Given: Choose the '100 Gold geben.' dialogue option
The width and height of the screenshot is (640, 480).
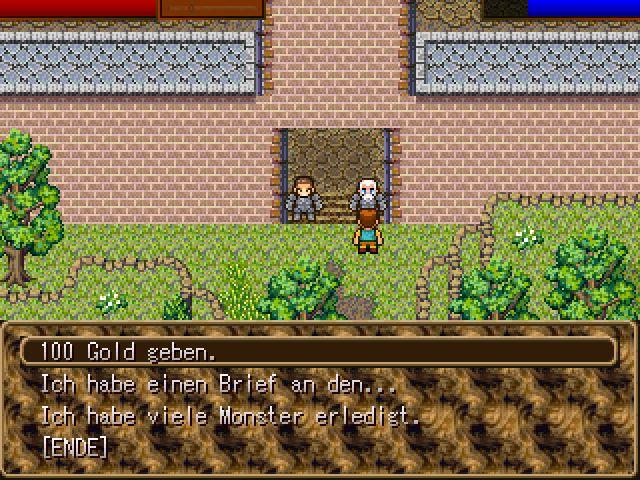Looking at the screenshot, I should coord(128,352).
